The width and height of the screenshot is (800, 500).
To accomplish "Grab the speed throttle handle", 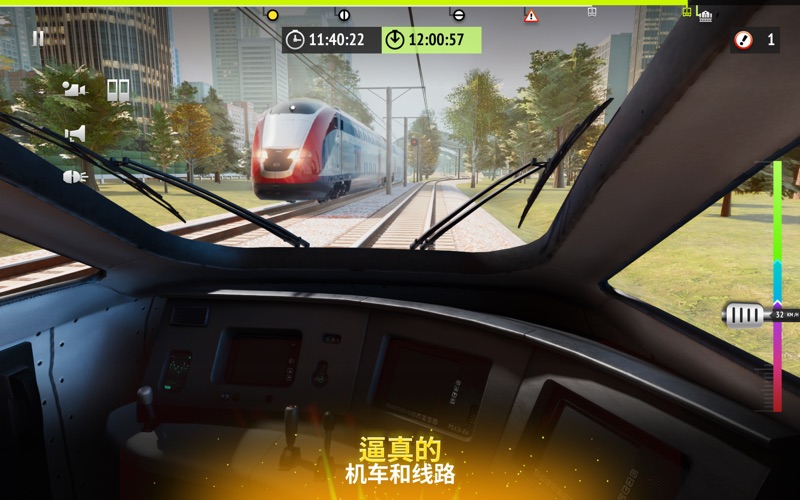I will pos(744,315).
